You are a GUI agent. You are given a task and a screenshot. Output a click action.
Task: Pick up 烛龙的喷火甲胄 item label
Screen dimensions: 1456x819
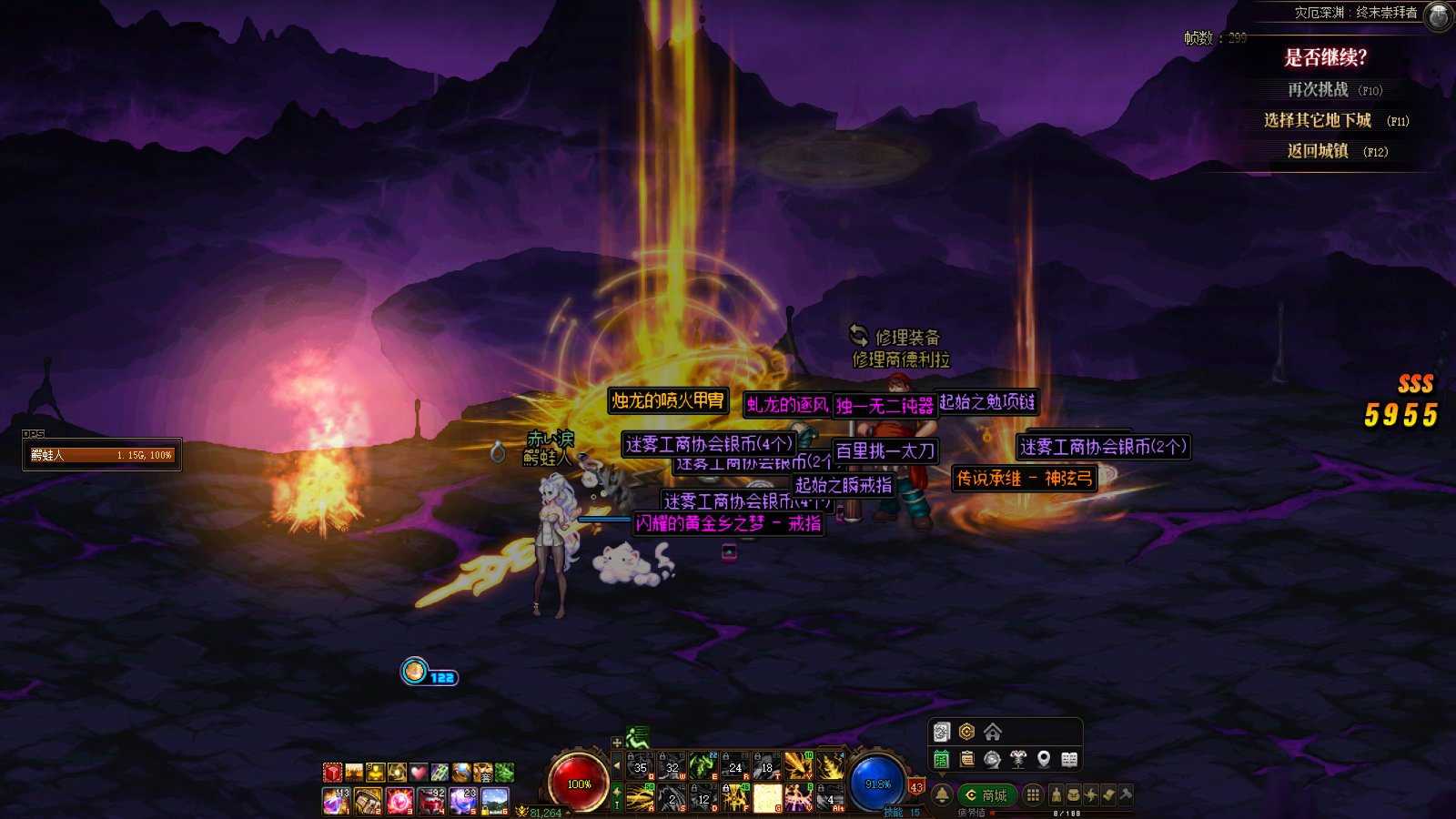[x=668, y=400]
